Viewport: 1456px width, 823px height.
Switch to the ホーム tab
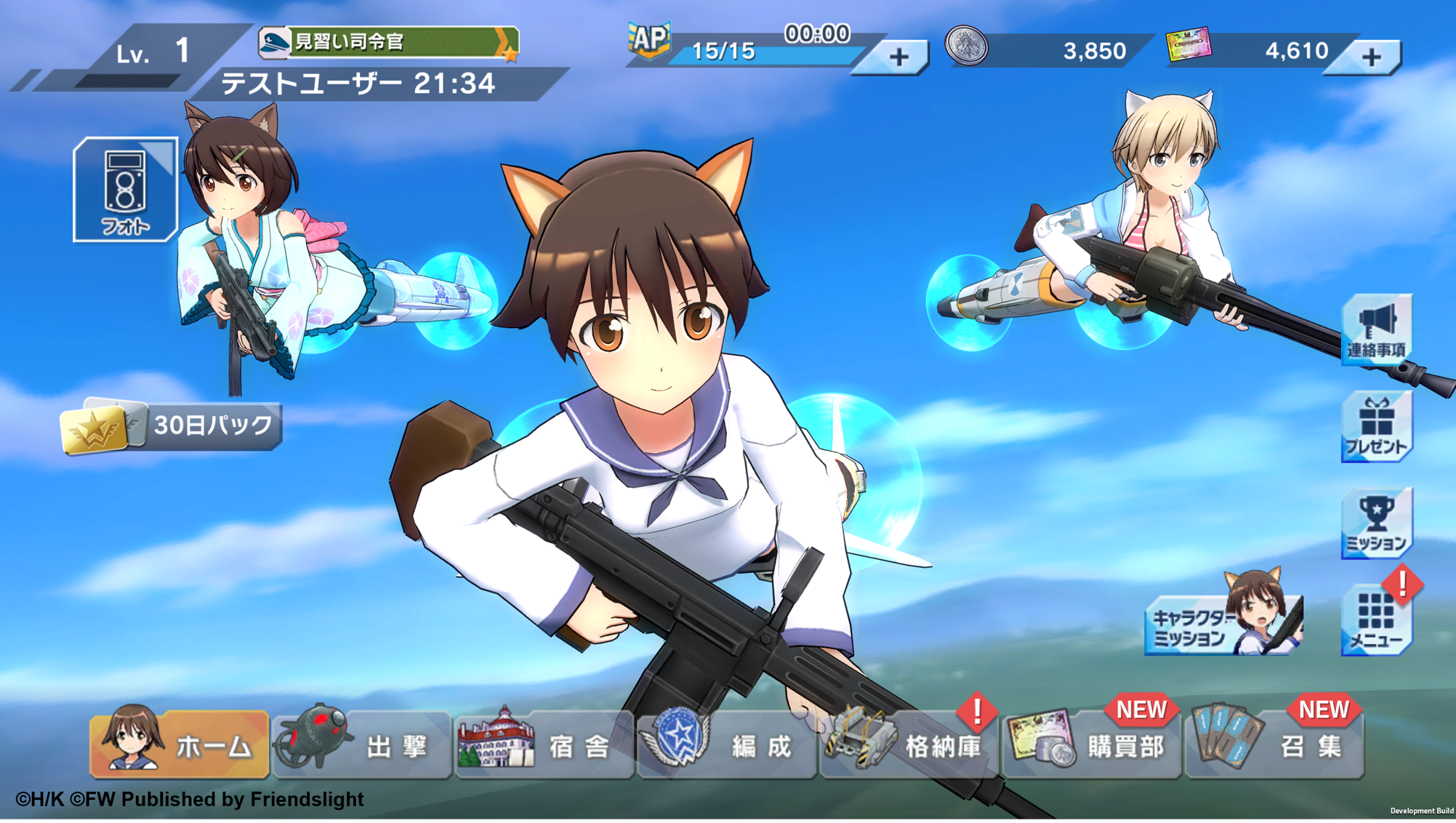coord(180,744)
